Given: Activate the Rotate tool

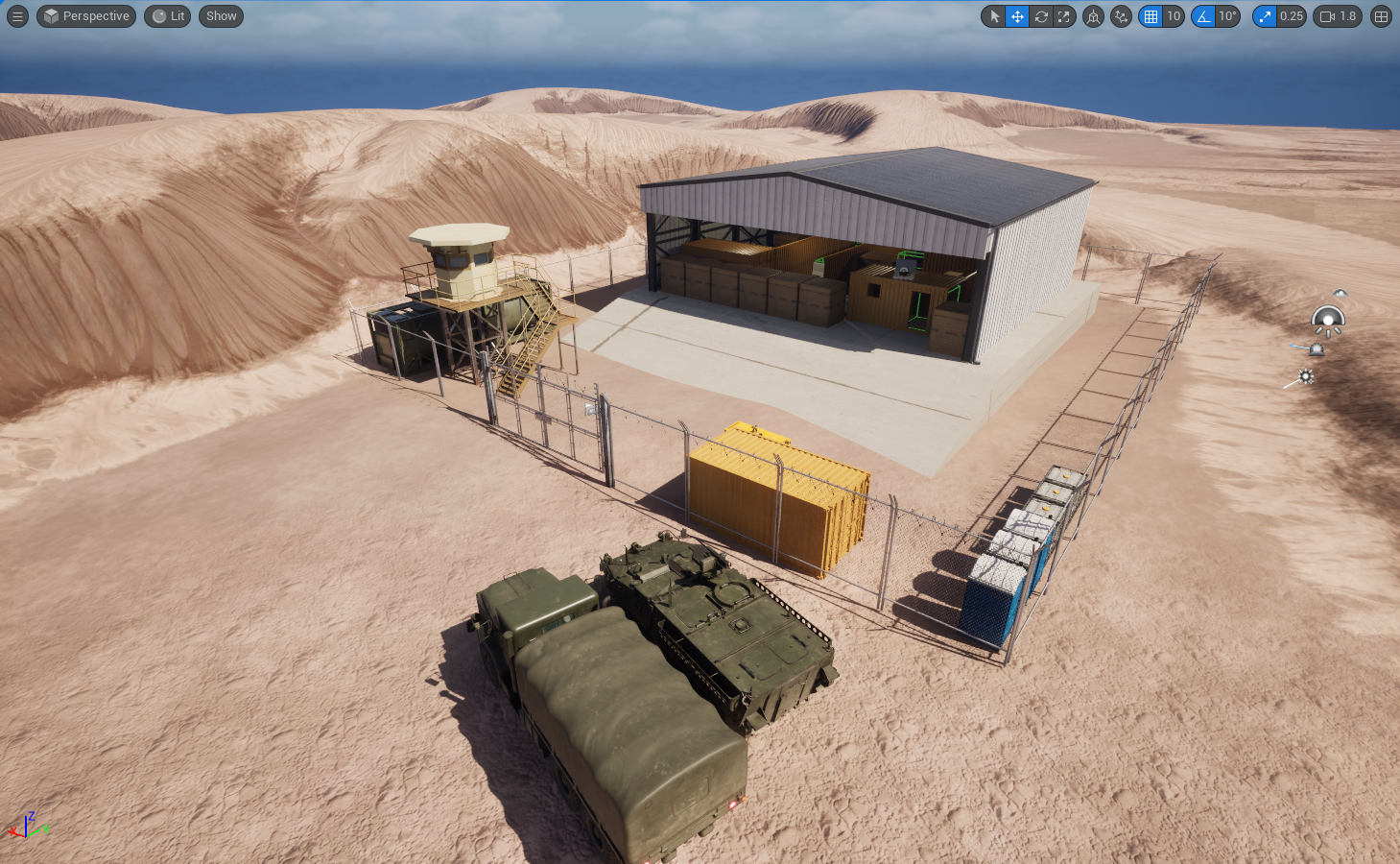Looking at the screenshot, I should click(1040, 16).
